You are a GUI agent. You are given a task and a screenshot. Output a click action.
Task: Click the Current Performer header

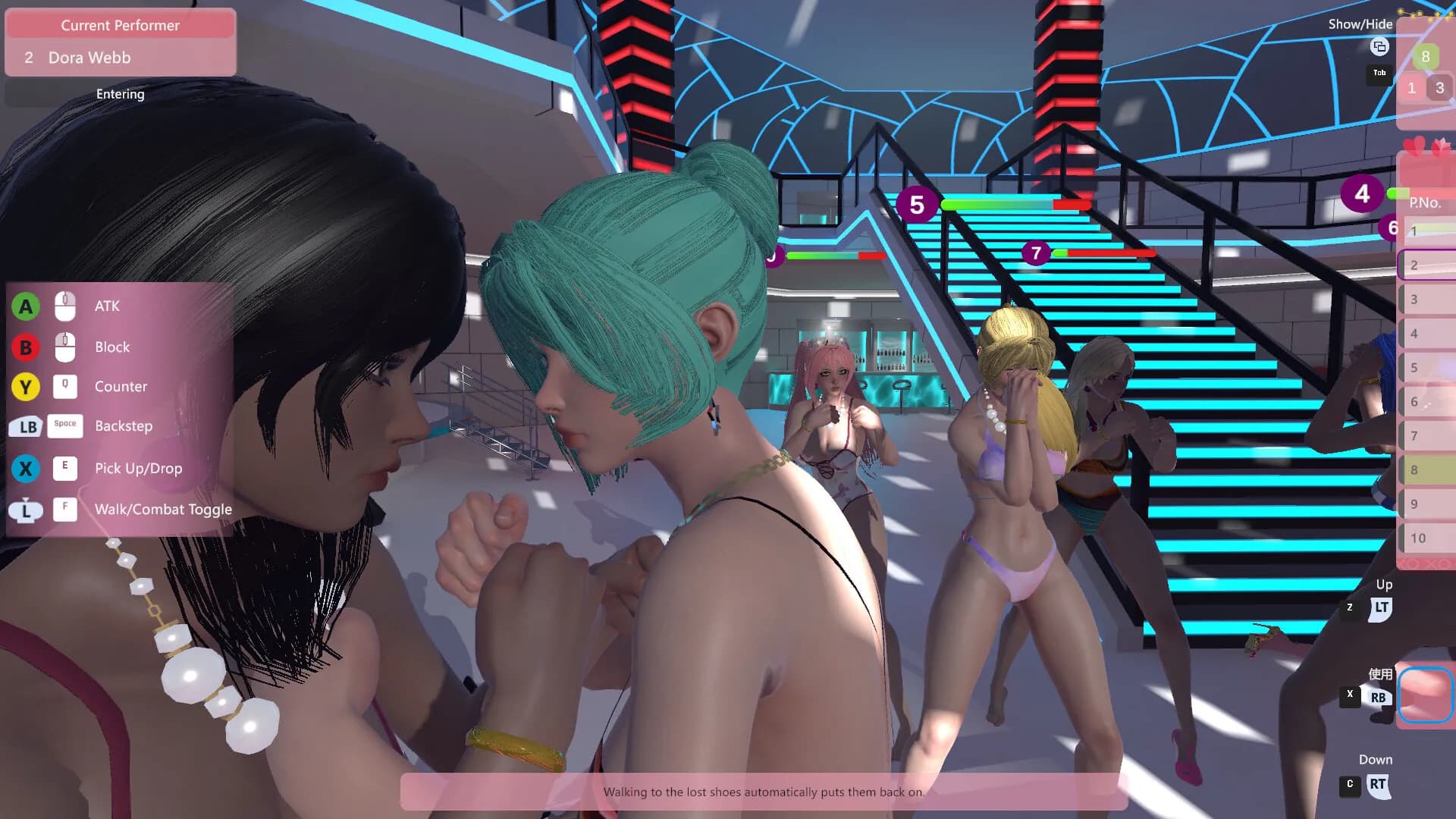coord(120,24)
